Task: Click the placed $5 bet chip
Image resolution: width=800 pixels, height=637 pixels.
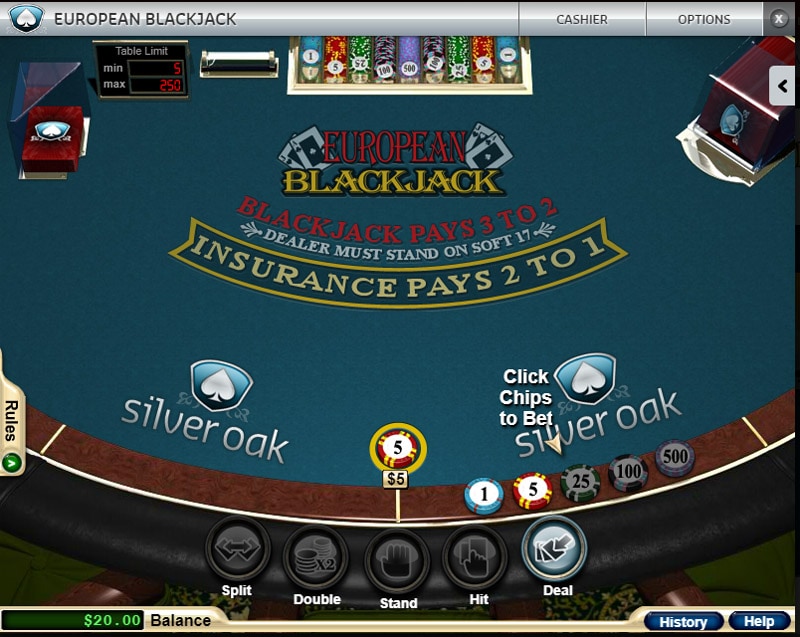Action: click(x=397, y=449)
